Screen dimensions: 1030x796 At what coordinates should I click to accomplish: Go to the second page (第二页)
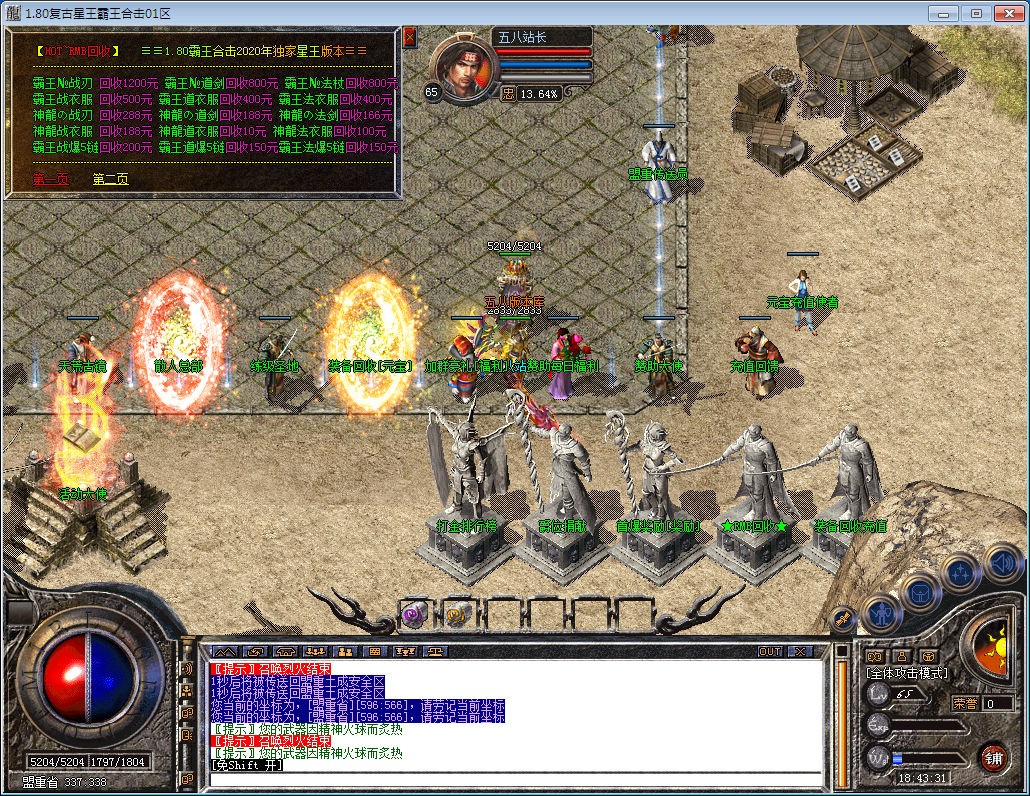pos(110,179)
